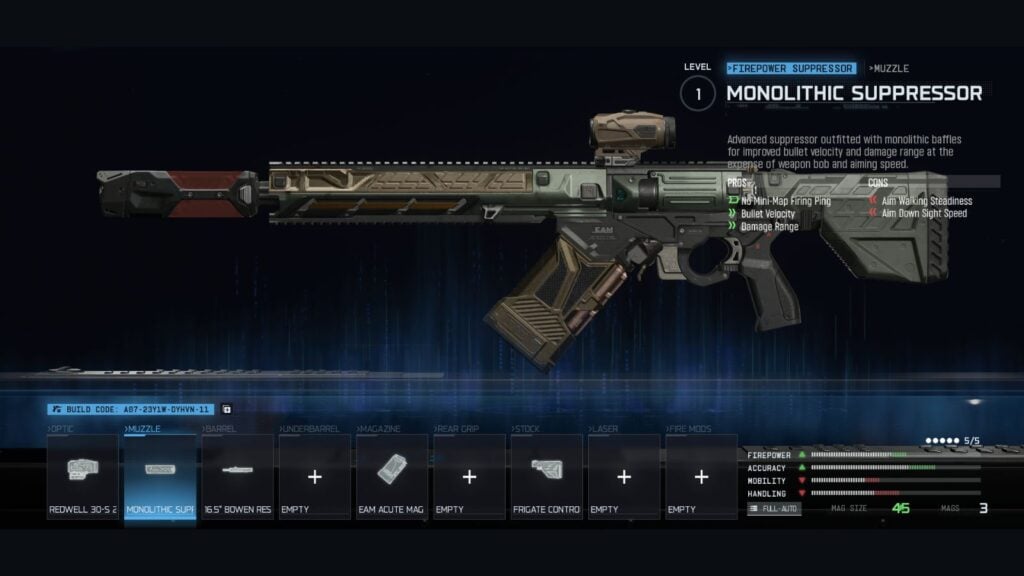
Task: Toggle the Full-Auto fire mode indicator
Action: pyautogui.click(x=774, y=509)
